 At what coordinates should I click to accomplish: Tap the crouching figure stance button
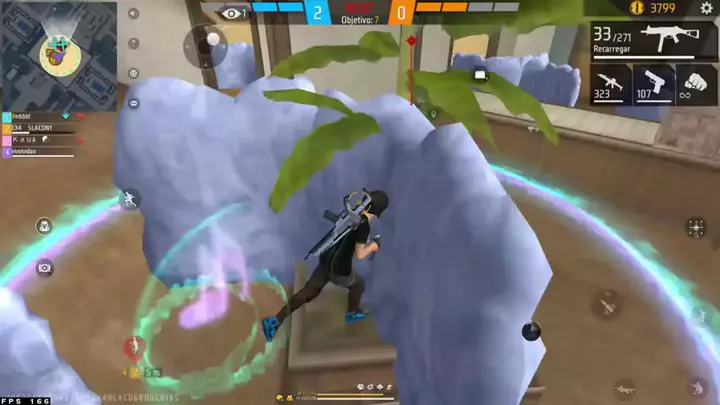(697, 386)
